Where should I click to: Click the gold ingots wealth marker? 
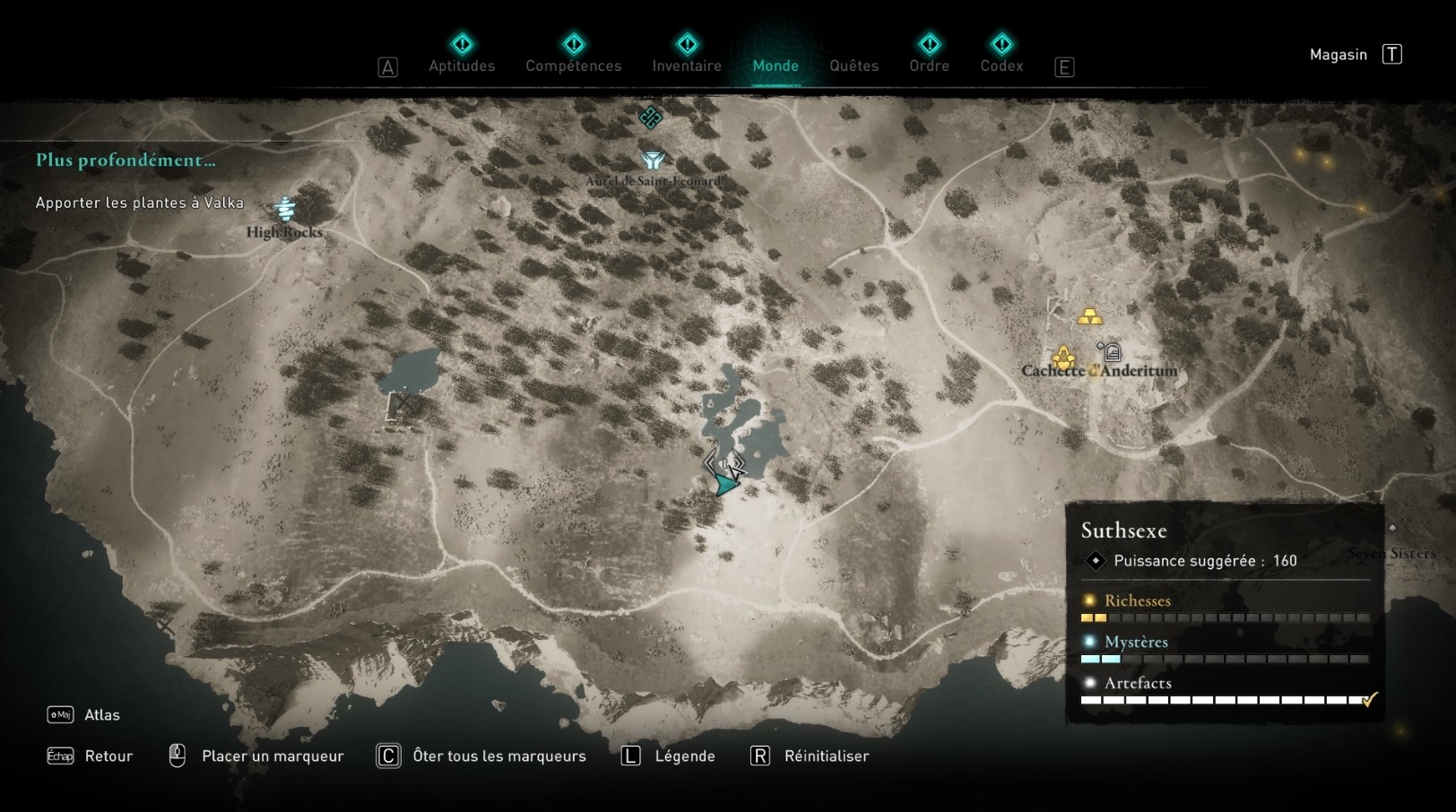(1089, 316)
